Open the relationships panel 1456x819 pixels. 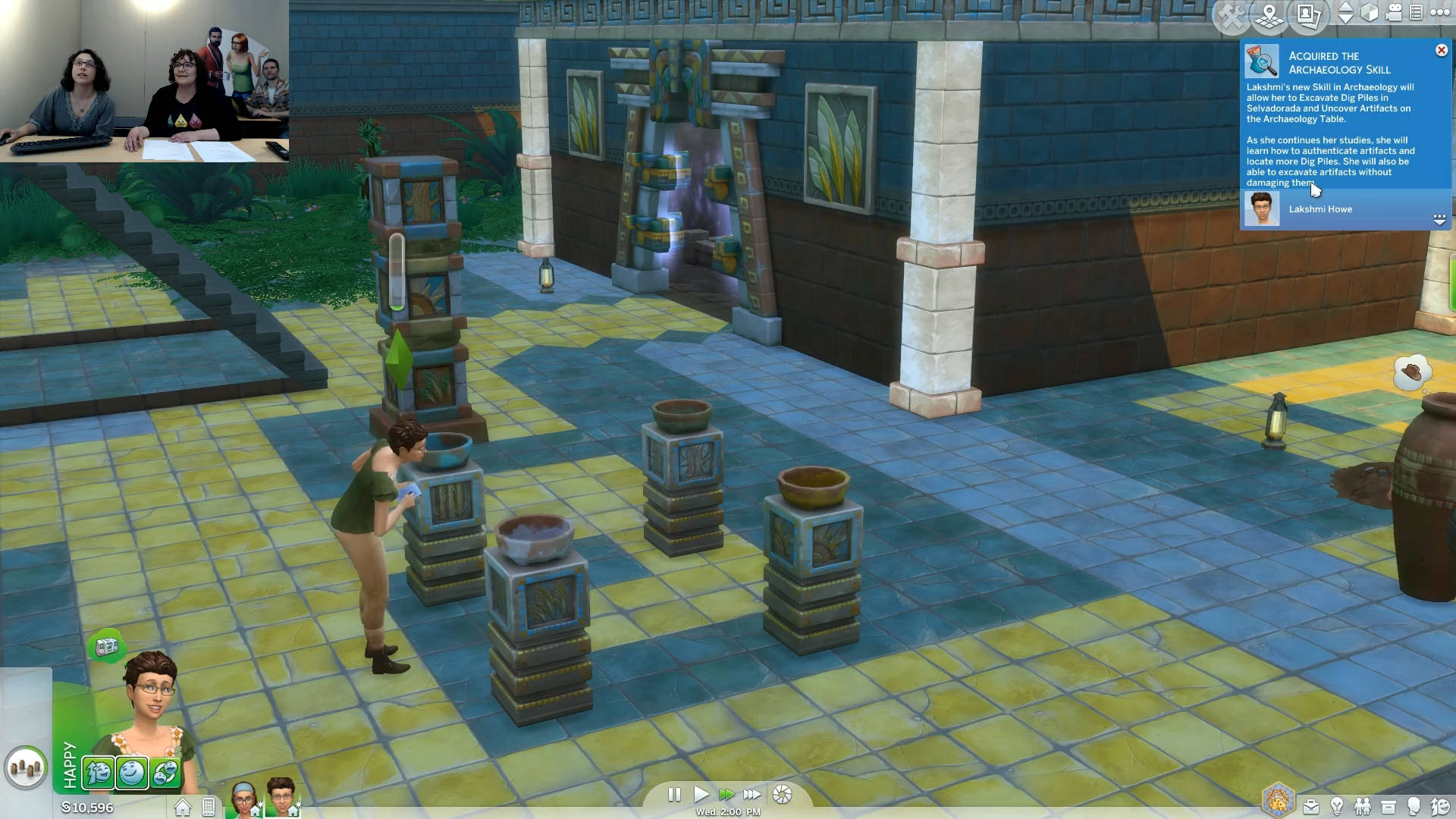[1363, 807]
